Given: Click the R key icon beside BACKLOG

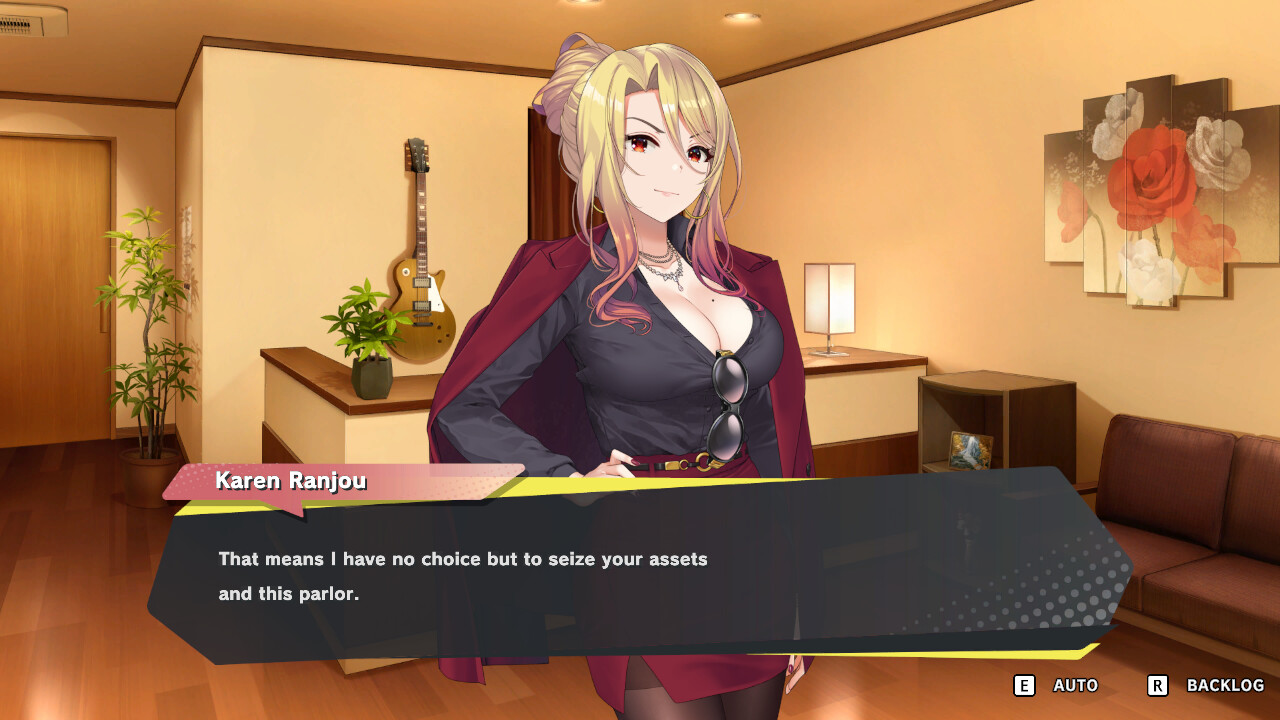Looking at the screenshot, I should 1156,686.
